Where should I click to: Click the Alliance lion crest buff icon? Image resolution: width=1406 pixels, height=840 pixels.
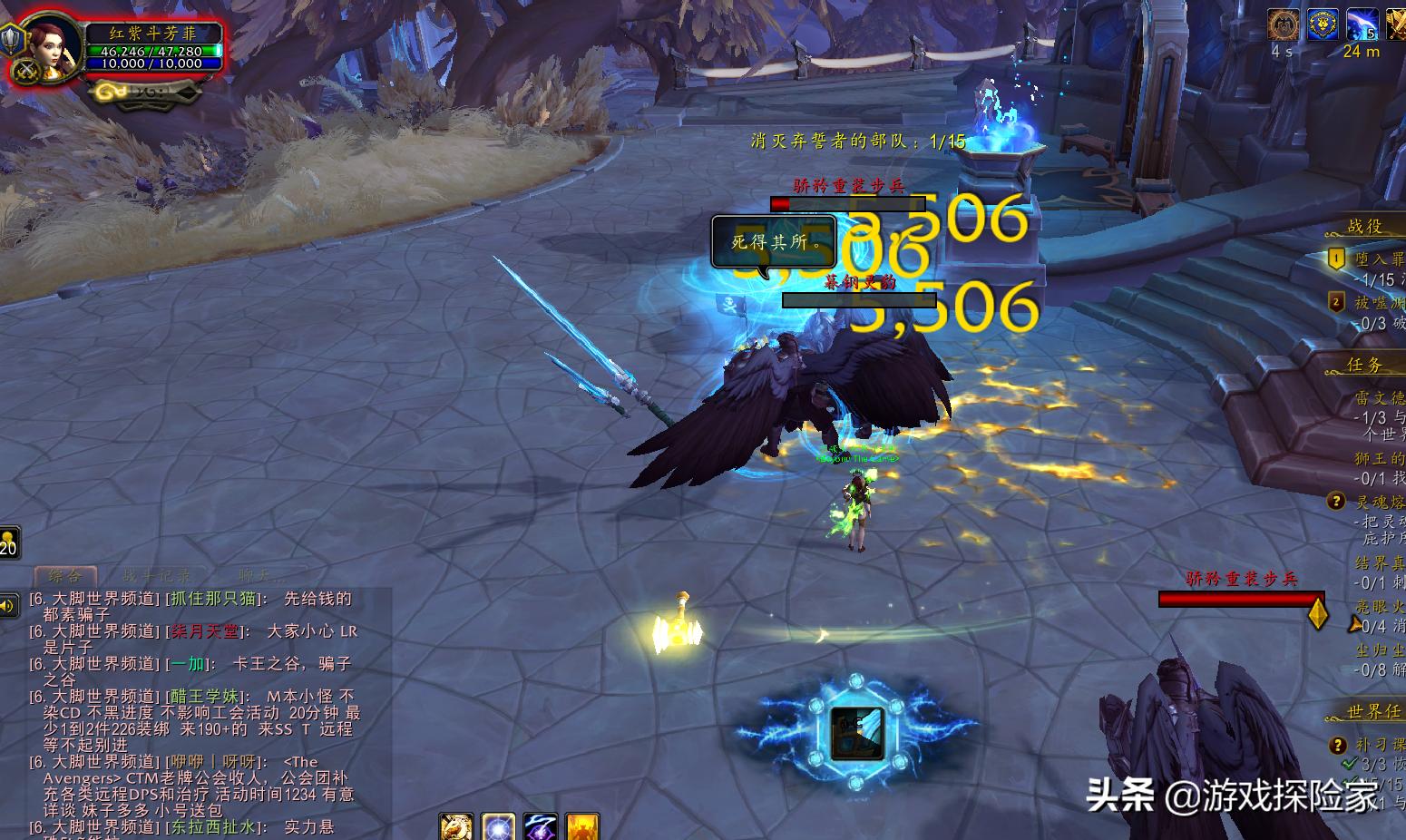(x=1322, y=24)
